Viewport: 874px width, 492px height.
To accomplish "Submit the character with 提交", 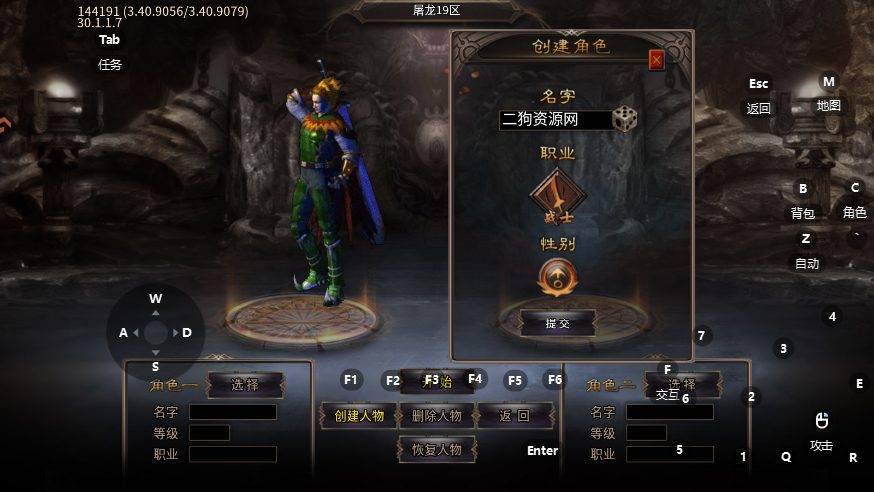I will (x=557, y=323).
